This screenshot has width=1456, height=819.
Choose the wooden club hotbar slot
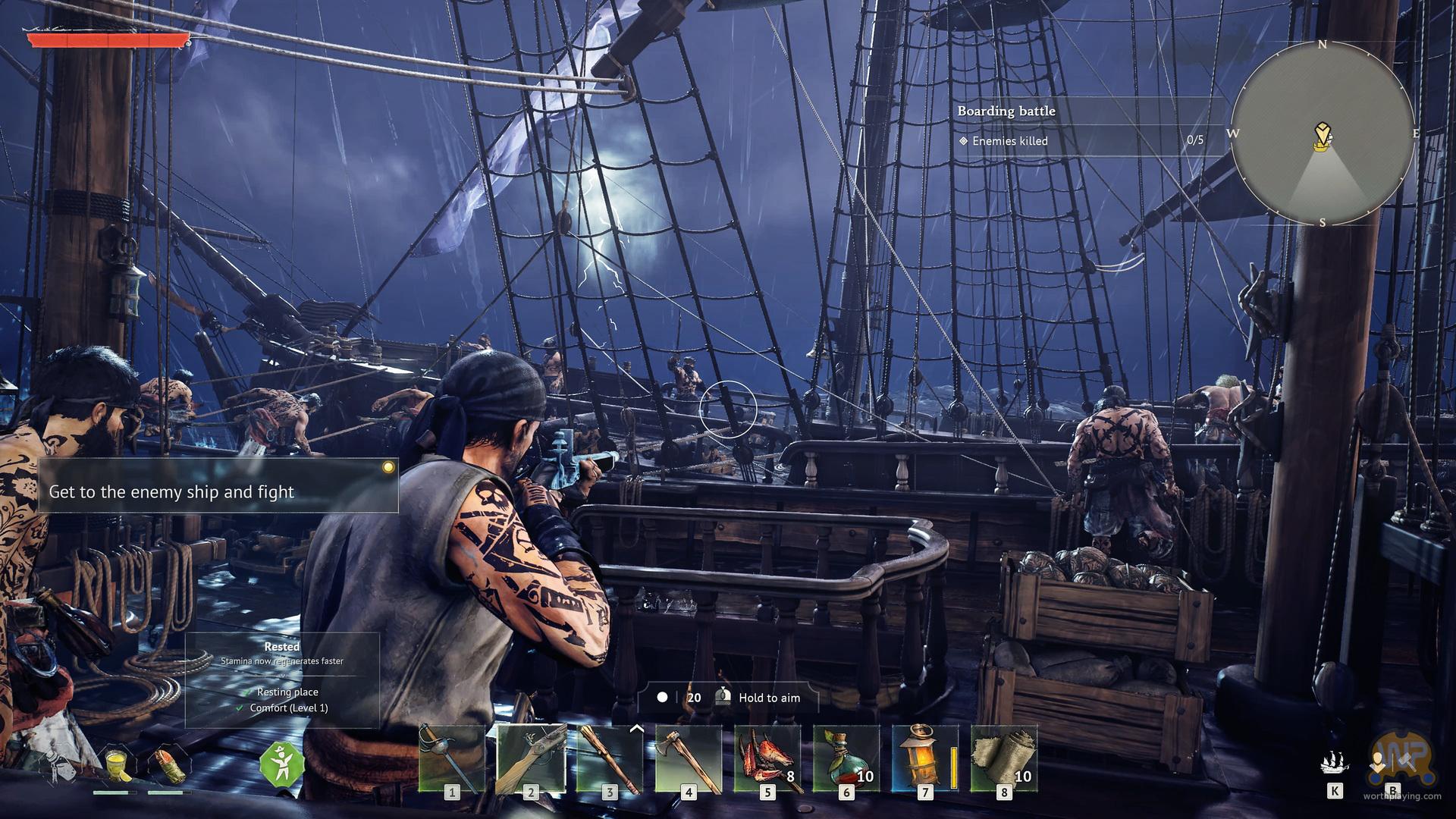pyautogui.click(x=610, y=759)
